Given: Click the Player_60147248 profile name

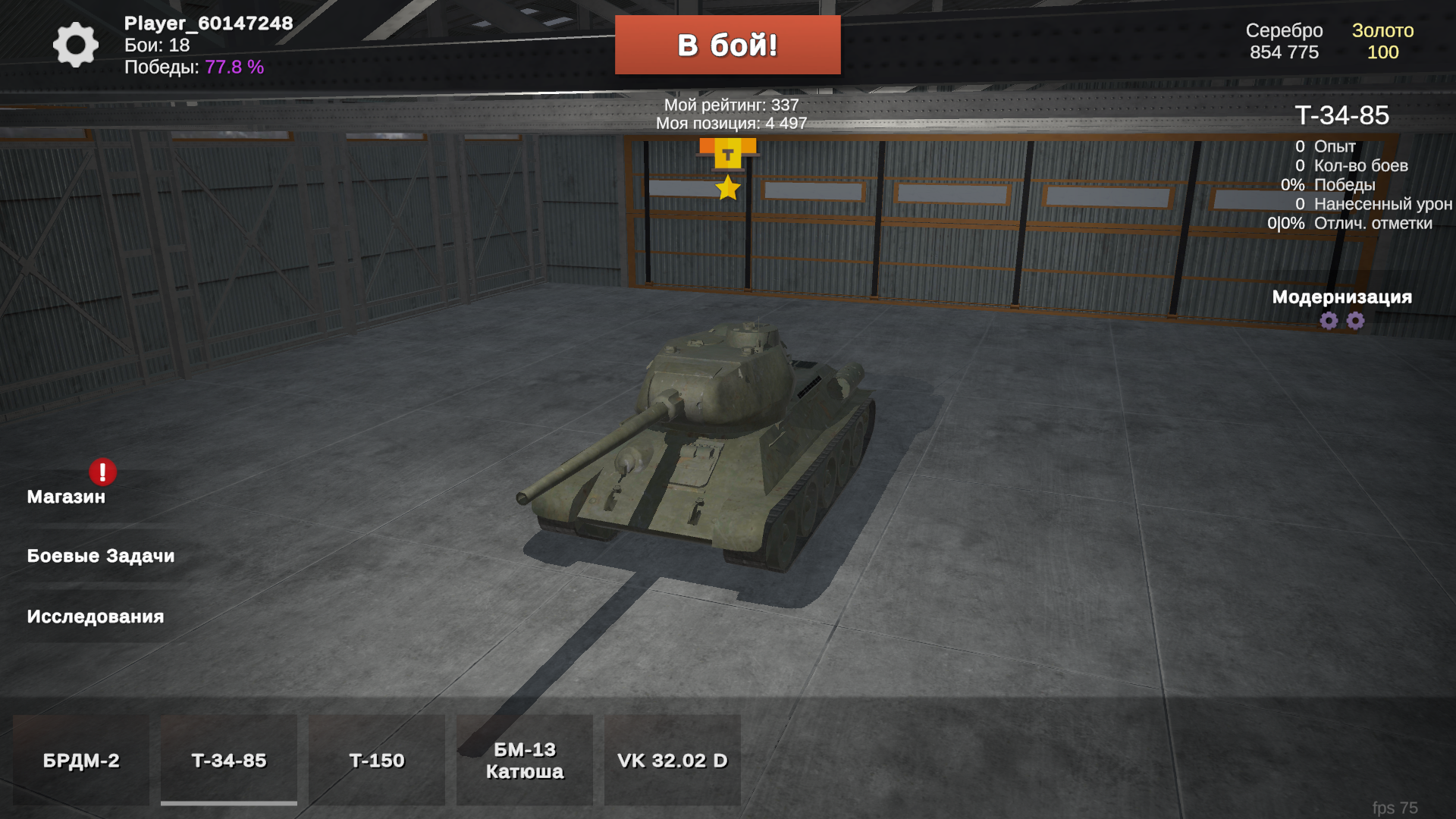Looking at the screenshot, I should pyautogui.click(x=207, y=24).
